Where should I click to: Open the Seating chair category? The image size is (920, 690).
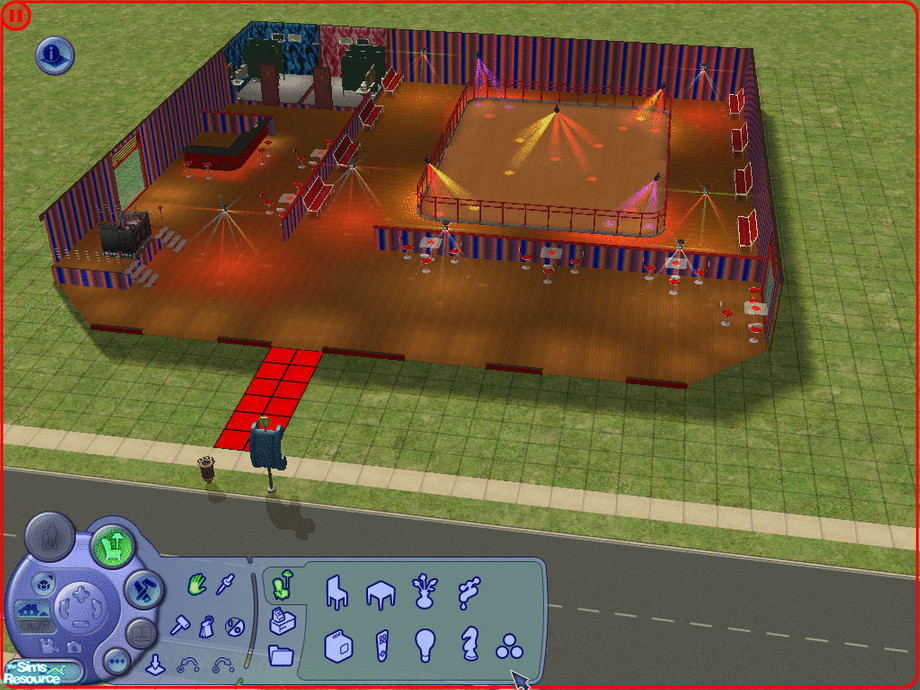click(337, 592)
